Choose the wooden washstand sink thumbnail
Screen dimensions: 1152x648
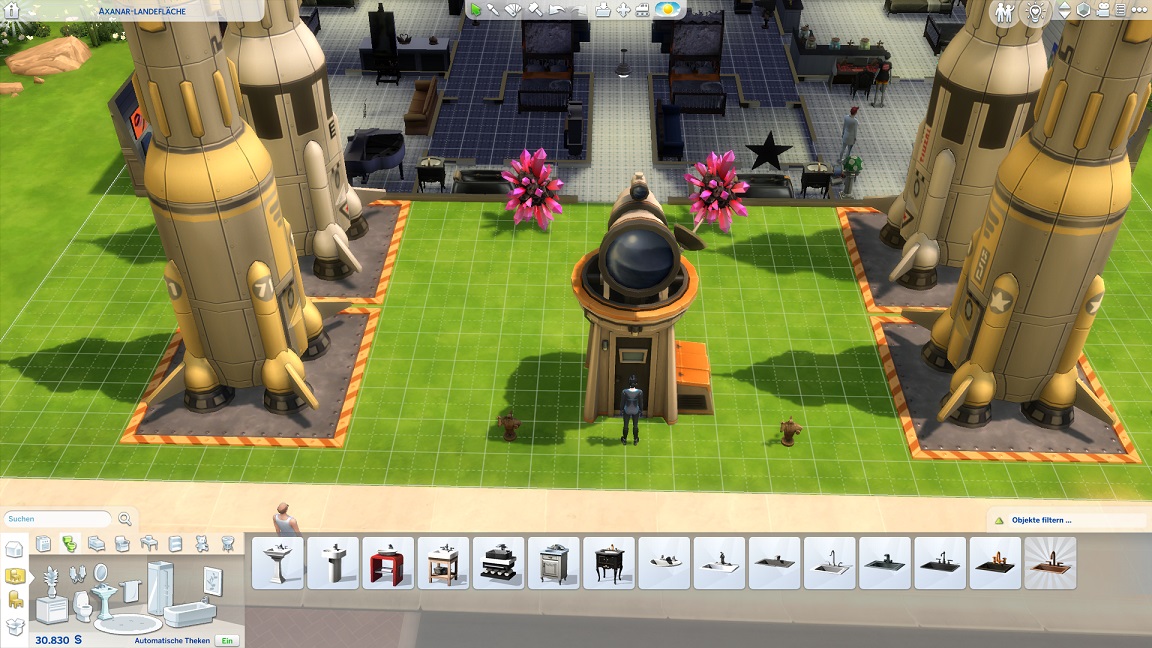click(x=443, y=563)
